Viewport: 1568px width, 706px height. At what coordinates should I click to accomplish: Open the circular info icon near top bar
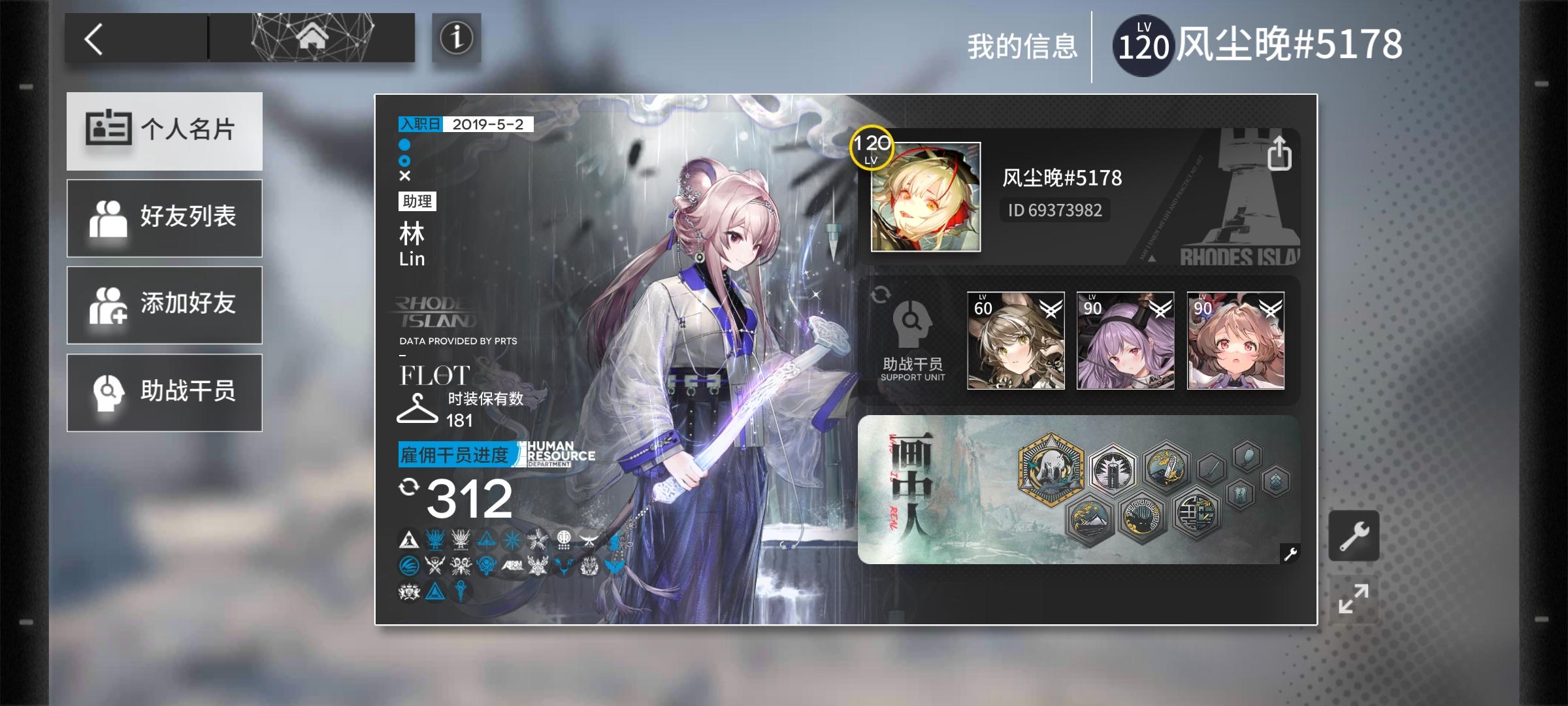(456, 39)
